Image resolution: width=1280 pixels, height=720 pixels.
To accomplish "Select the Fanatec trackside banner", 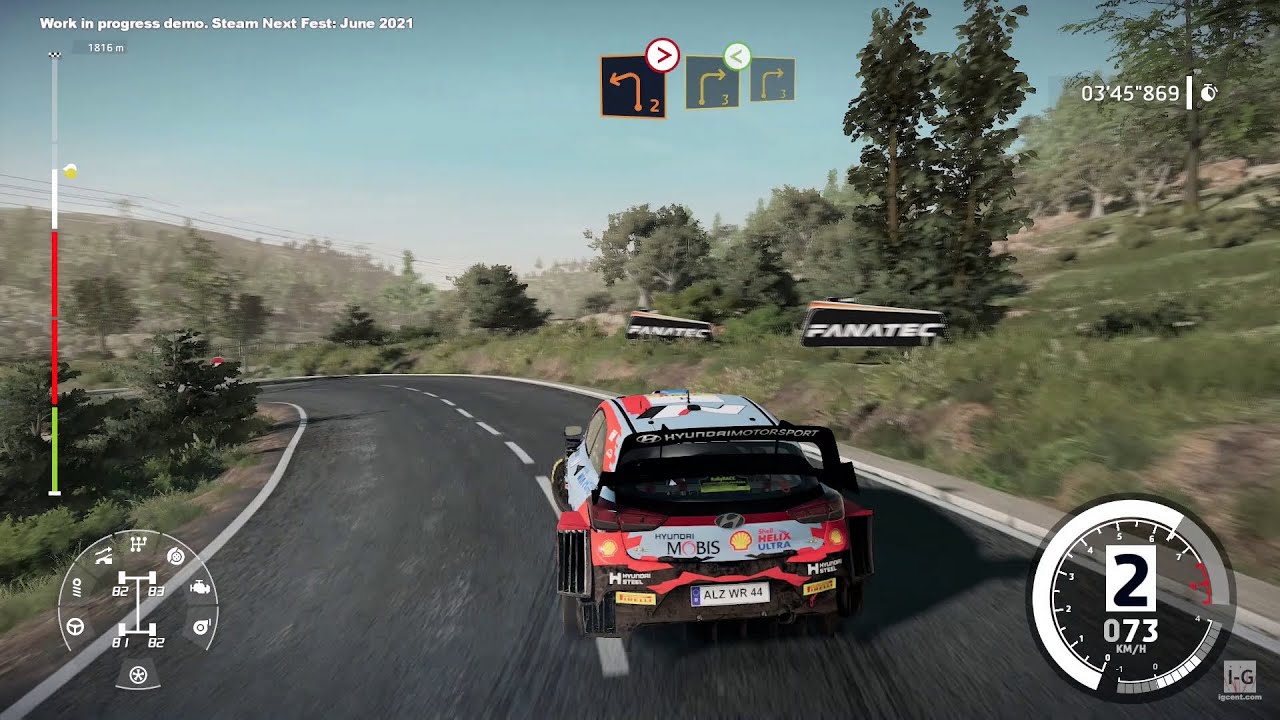I will pos(866,323).
